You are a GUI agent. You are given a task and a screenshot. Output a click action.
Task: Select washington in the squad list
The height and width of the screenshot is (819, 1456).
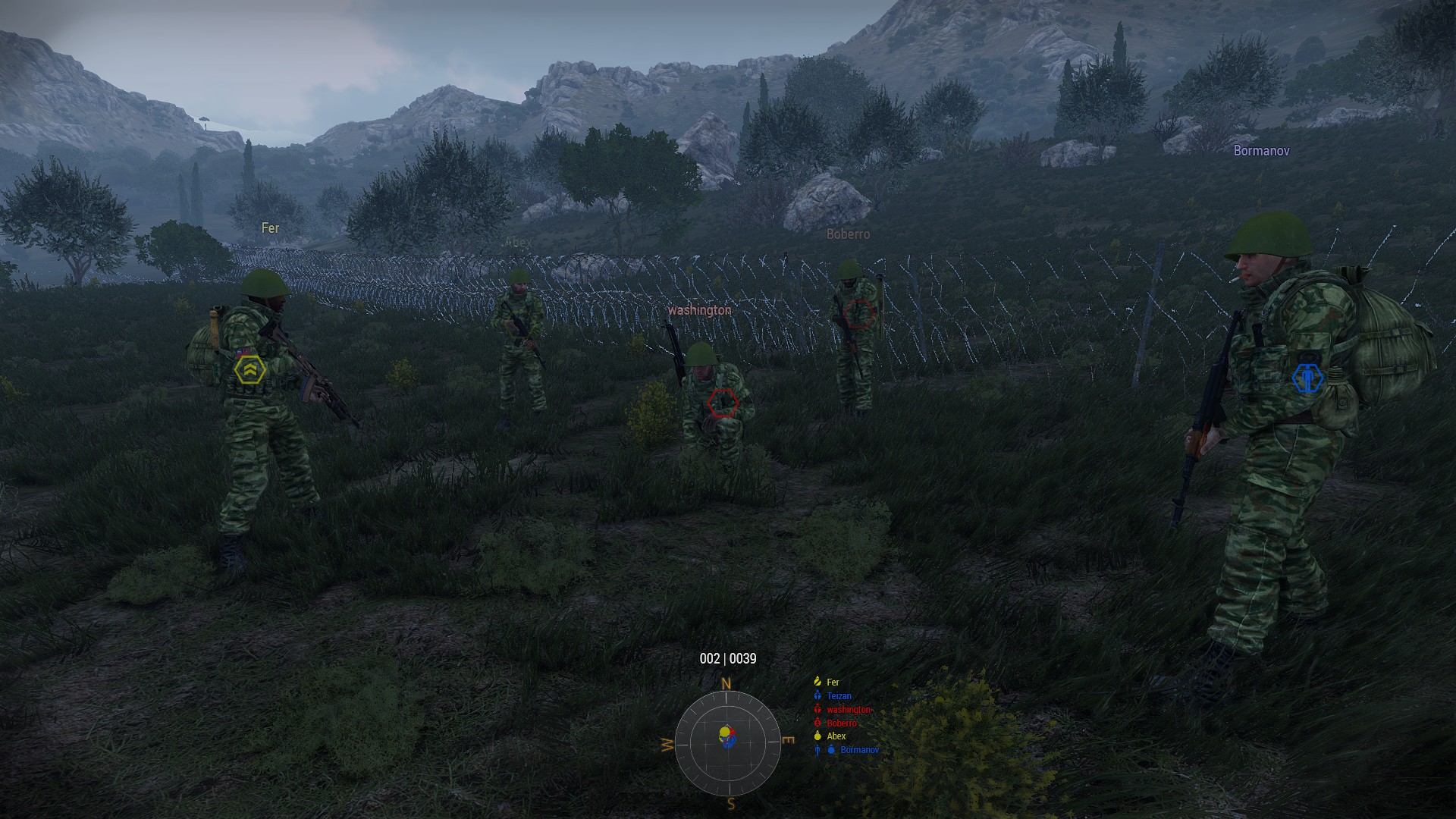[x=849, y=710]
